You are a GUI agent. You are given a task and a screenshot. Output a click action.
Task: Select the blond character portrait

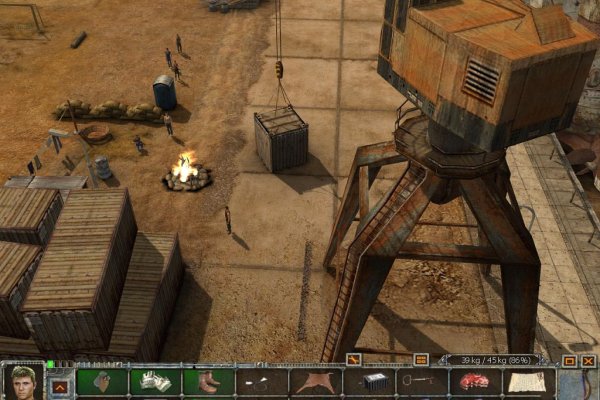click(22, 381)
